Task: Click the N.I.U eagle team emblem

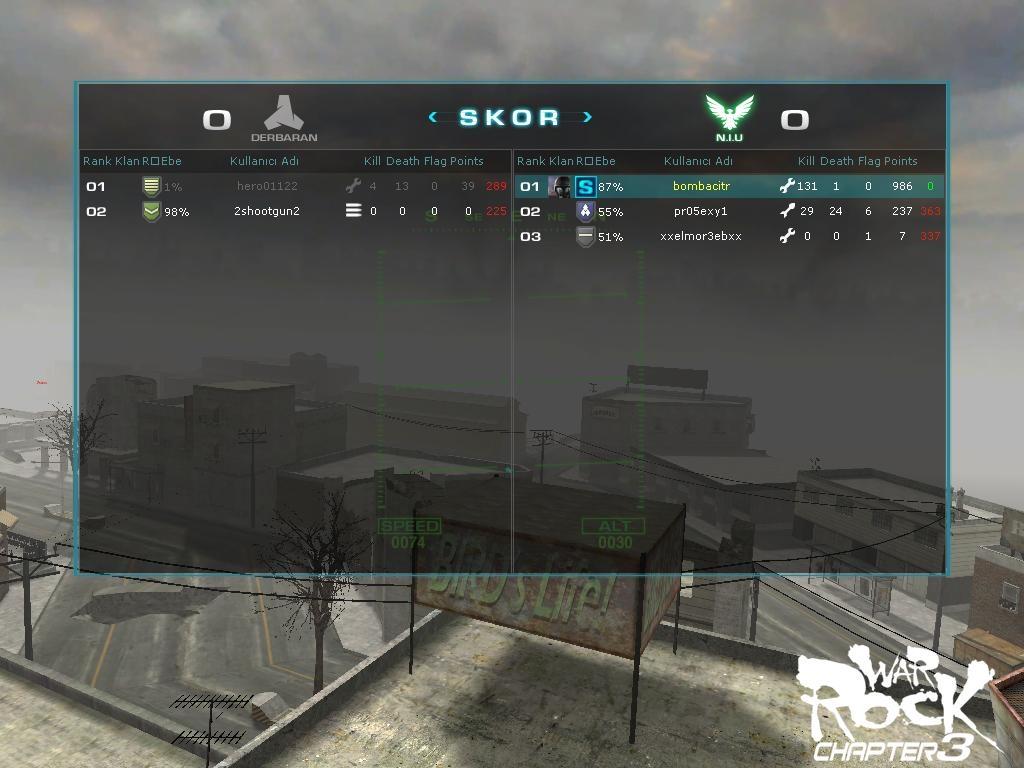Action: click(x=729, y=113)
